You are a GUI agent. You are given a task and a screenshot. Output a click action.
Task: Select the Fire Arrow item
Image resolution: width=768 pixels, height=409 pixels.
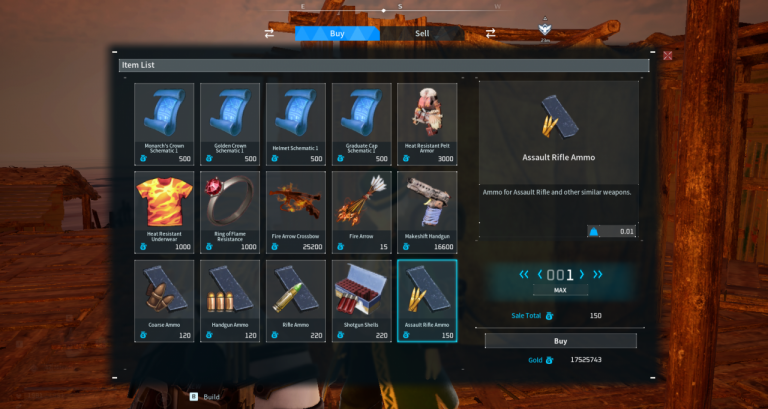click(362, 212)
